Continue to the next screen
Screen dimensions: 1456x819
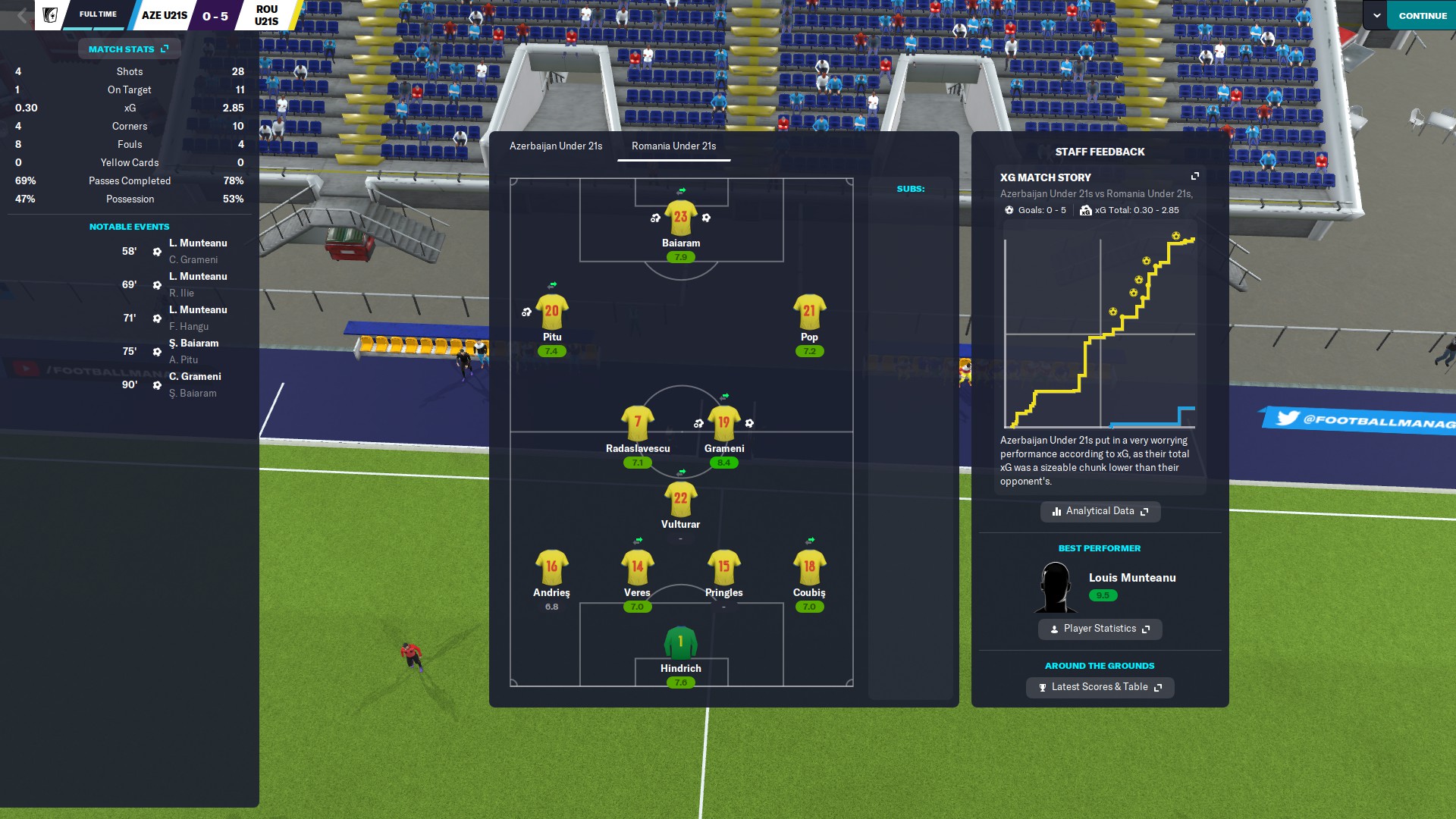[x=1422, y=15]
